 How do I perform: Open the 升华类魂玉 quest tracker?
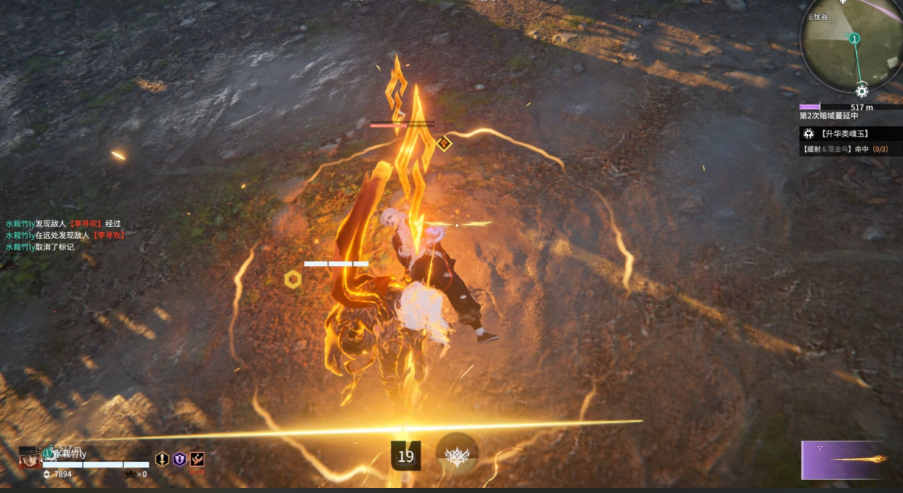click(x=848, y=133)
